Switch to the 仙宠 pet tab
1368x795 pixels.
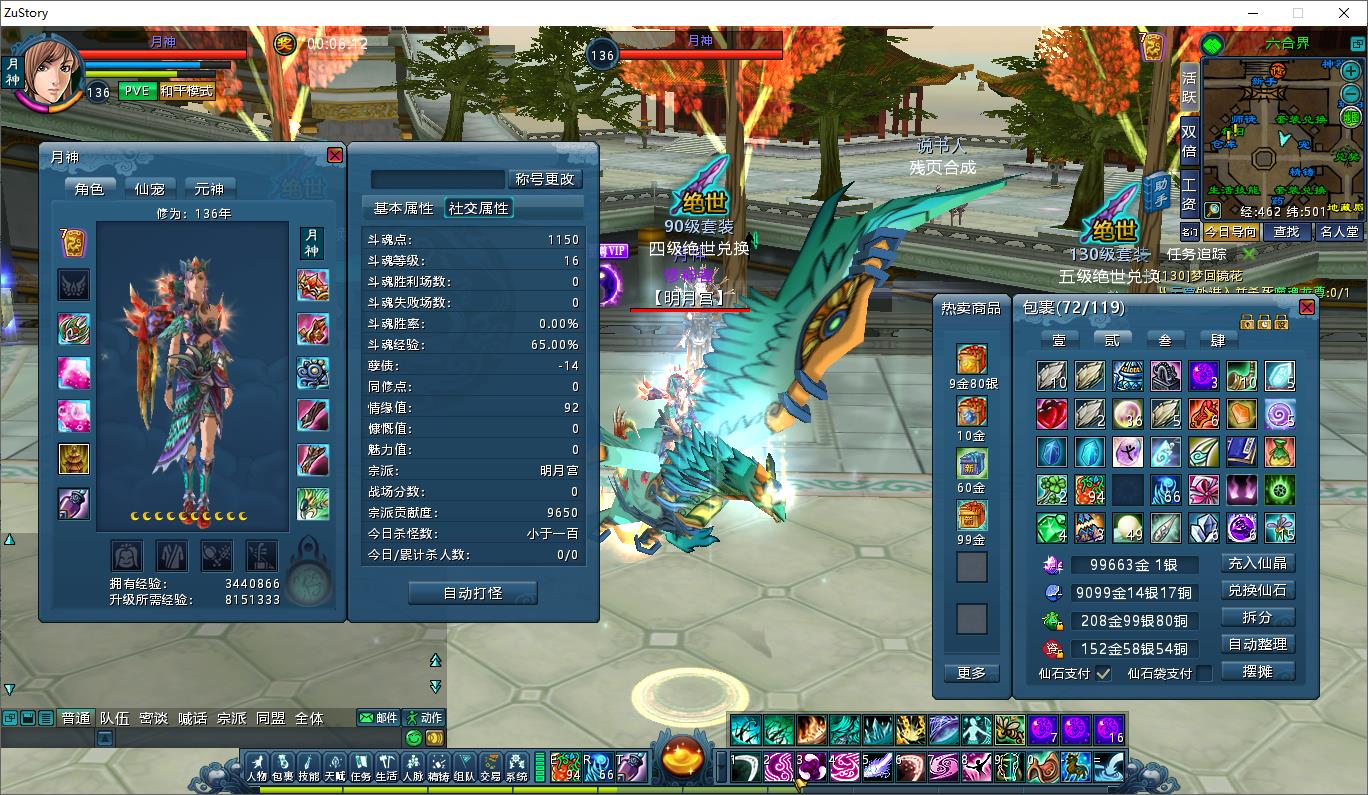point(149,188)
